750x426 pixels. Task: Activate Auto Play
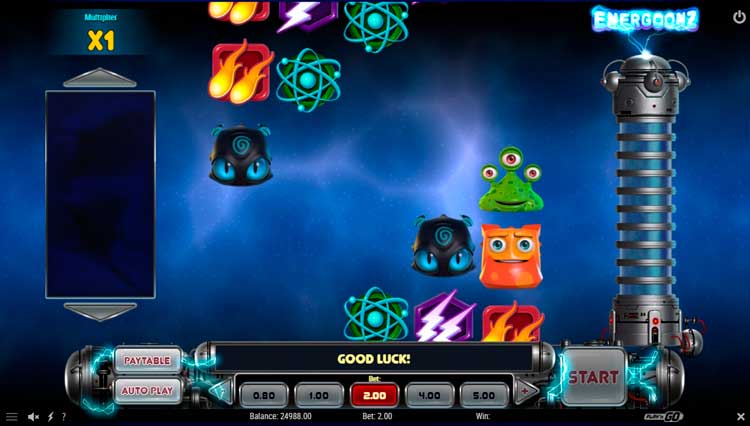pos(147,391)
